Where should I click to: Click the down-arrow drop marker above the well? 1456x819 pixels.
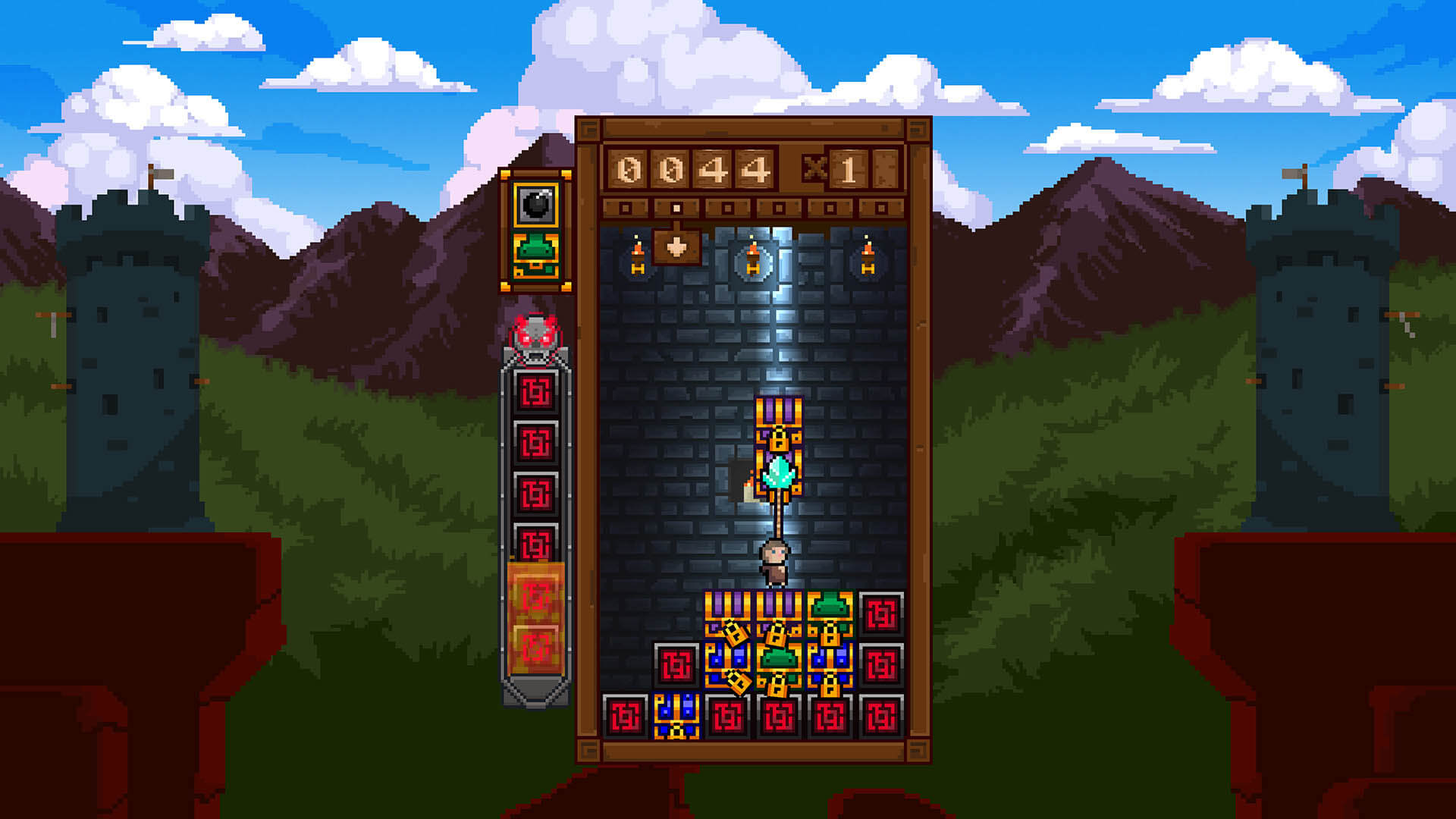coord(676,246)
